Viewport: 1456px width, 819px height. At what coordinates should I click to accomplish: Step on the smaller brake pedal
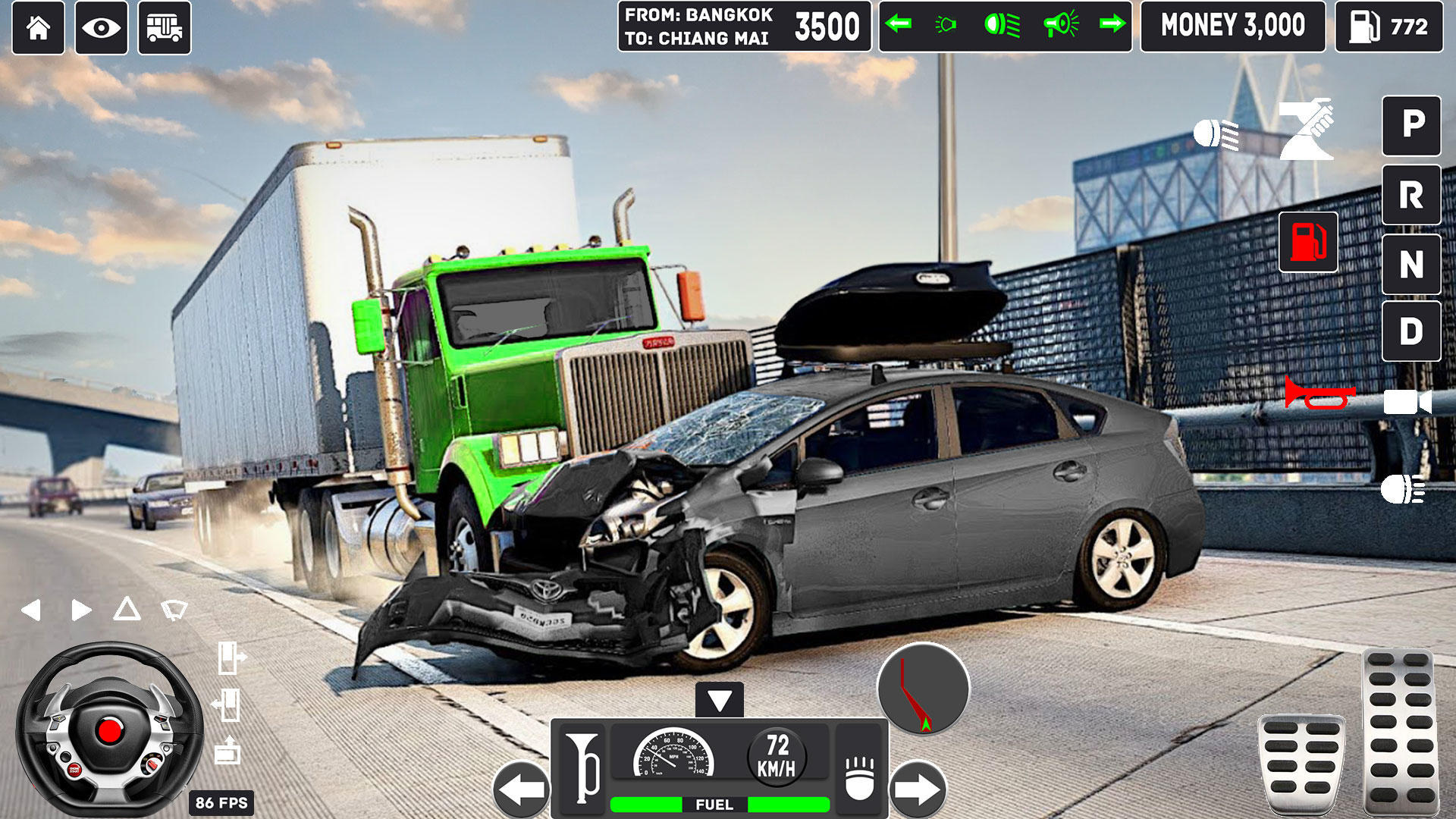[1301, 764]
